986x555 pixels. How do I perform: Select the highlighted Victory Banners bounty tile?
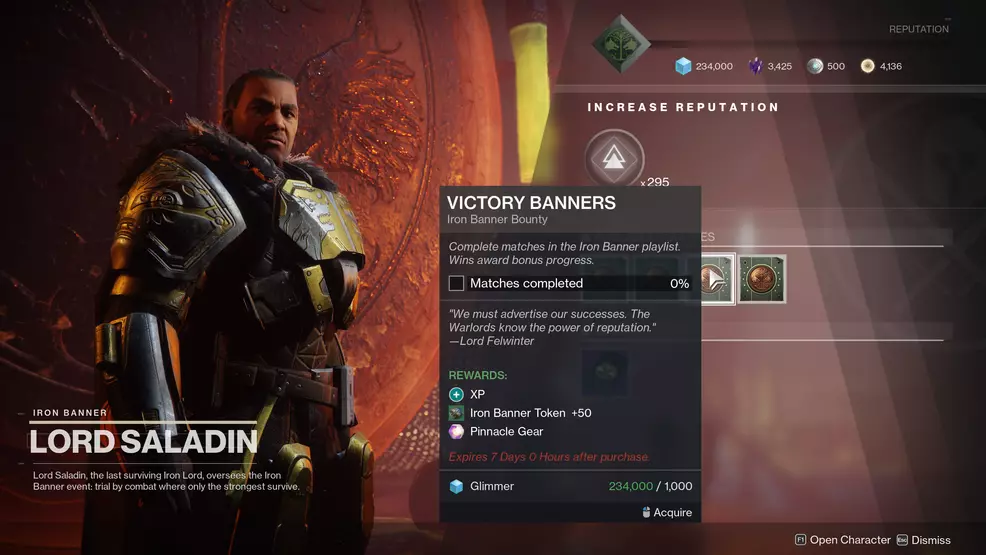click(x=717, y=278)
